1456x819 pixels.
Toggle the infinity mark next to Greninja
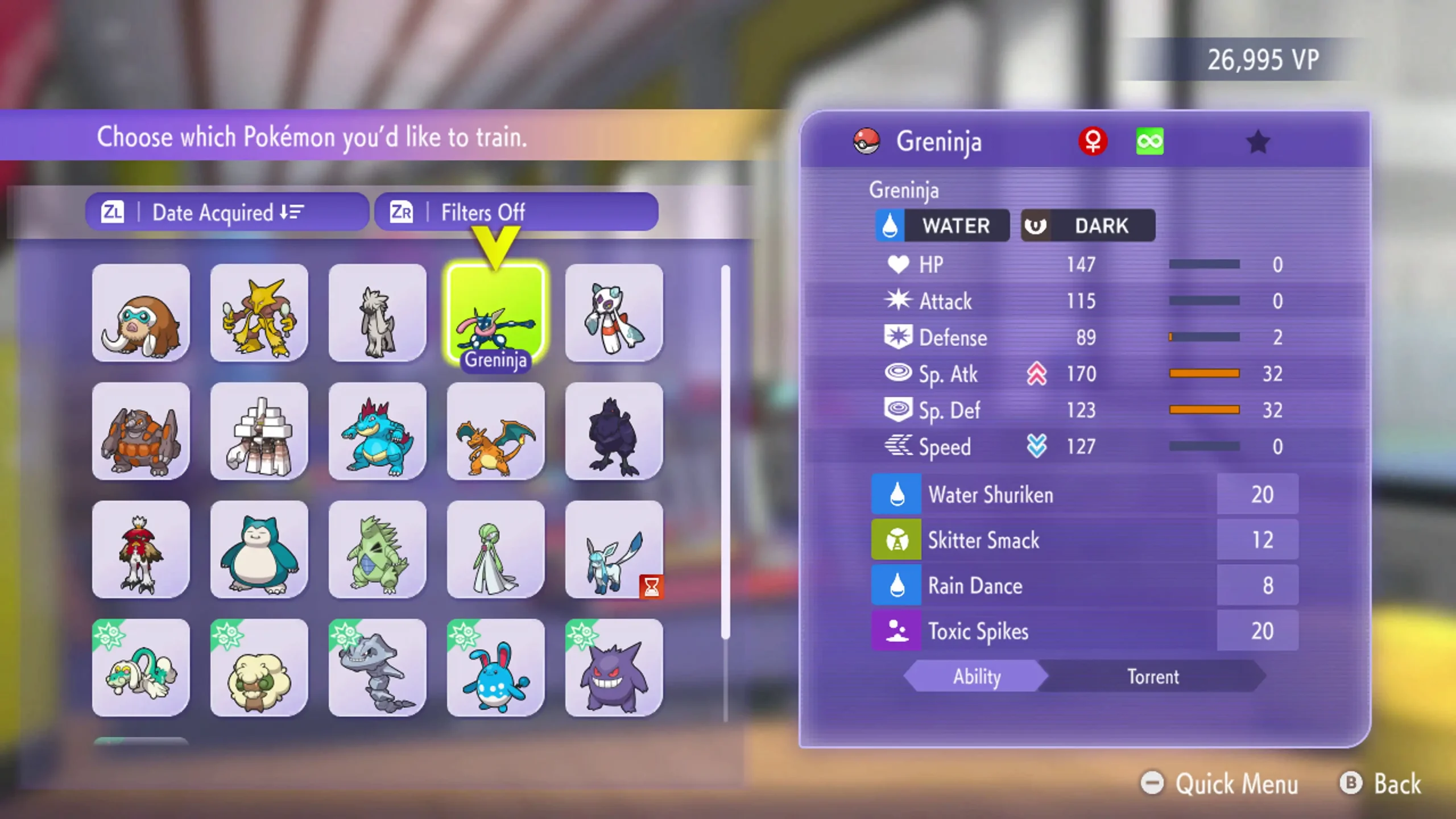pos(1150,140)
